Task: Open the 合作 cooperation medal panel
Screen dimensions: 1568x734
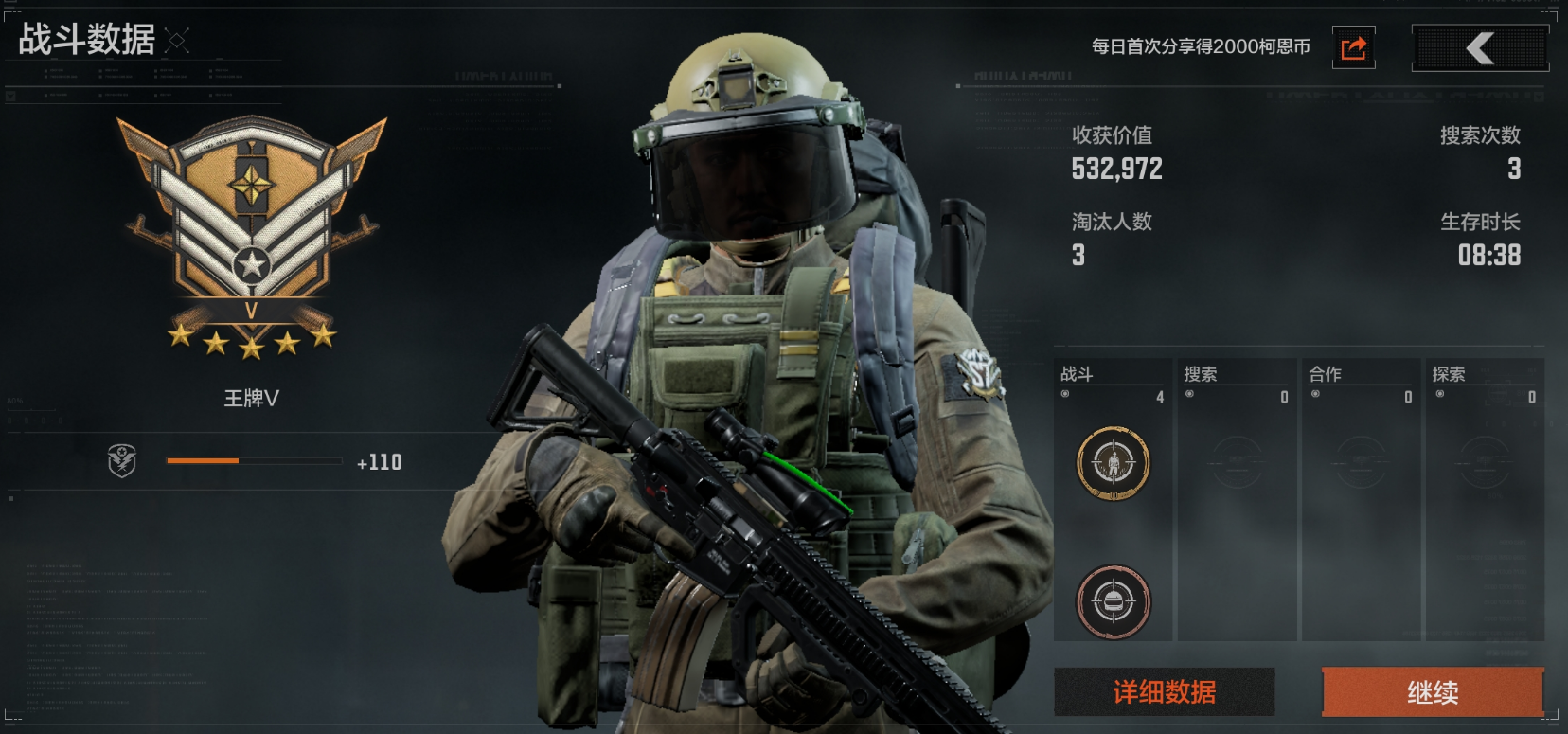Action: 1361,499
